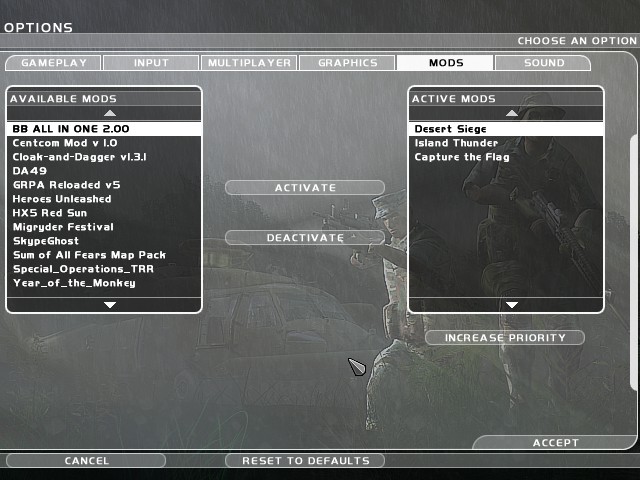Choose Heroes Unleashed from available mods
The width and height of the screenshot is (640, 480).
tap(62, 199)
